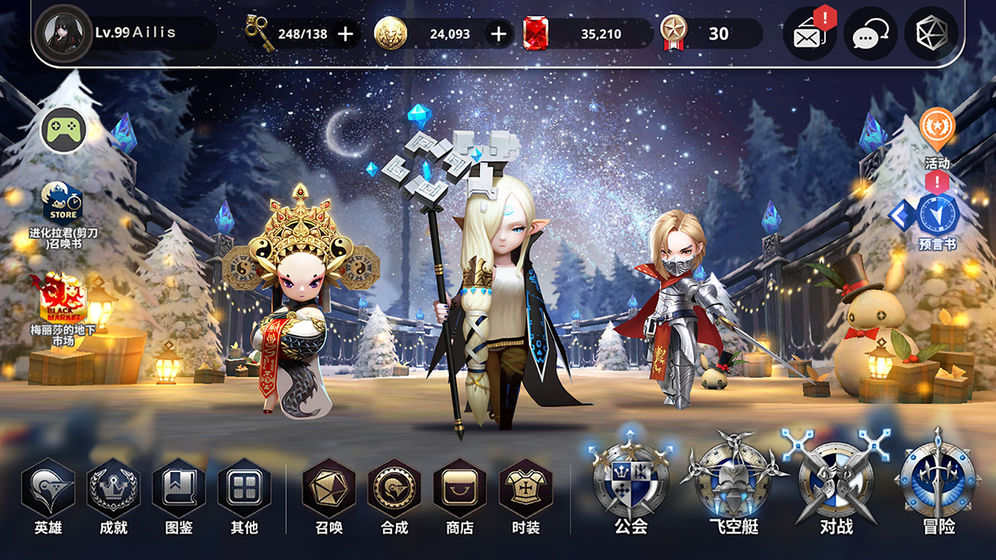The height and width of the screenshot is (560, 996).
Task: Open the chat speech bubble
Action: click(870, 35)
